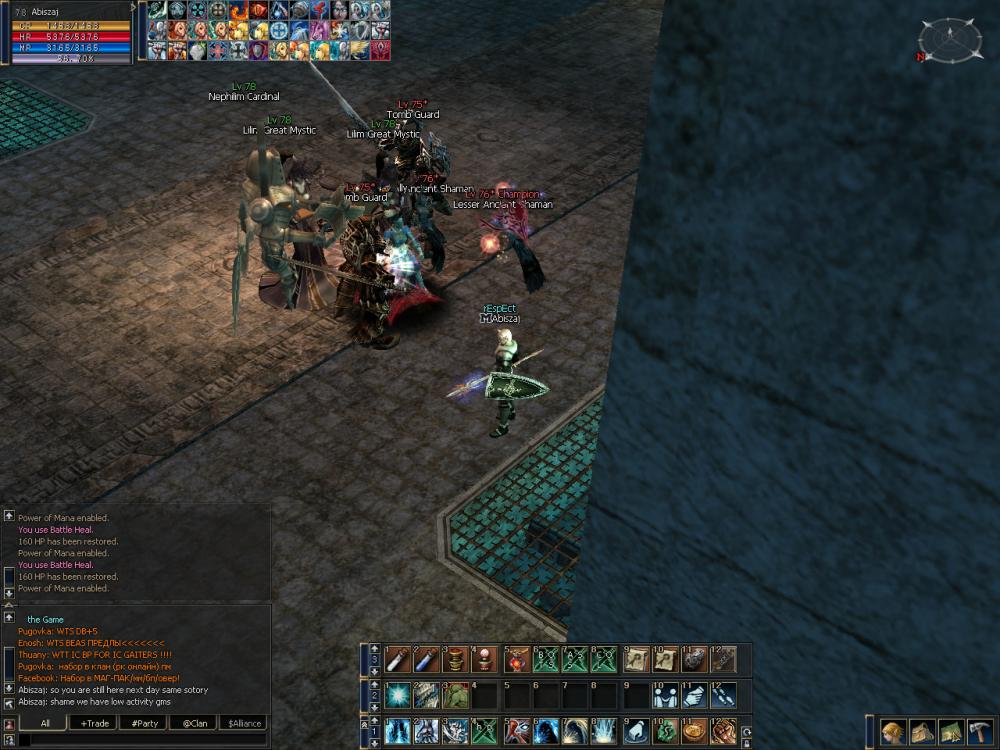
Task: Select the @Clan chat tab
Action: click(193, 723)
